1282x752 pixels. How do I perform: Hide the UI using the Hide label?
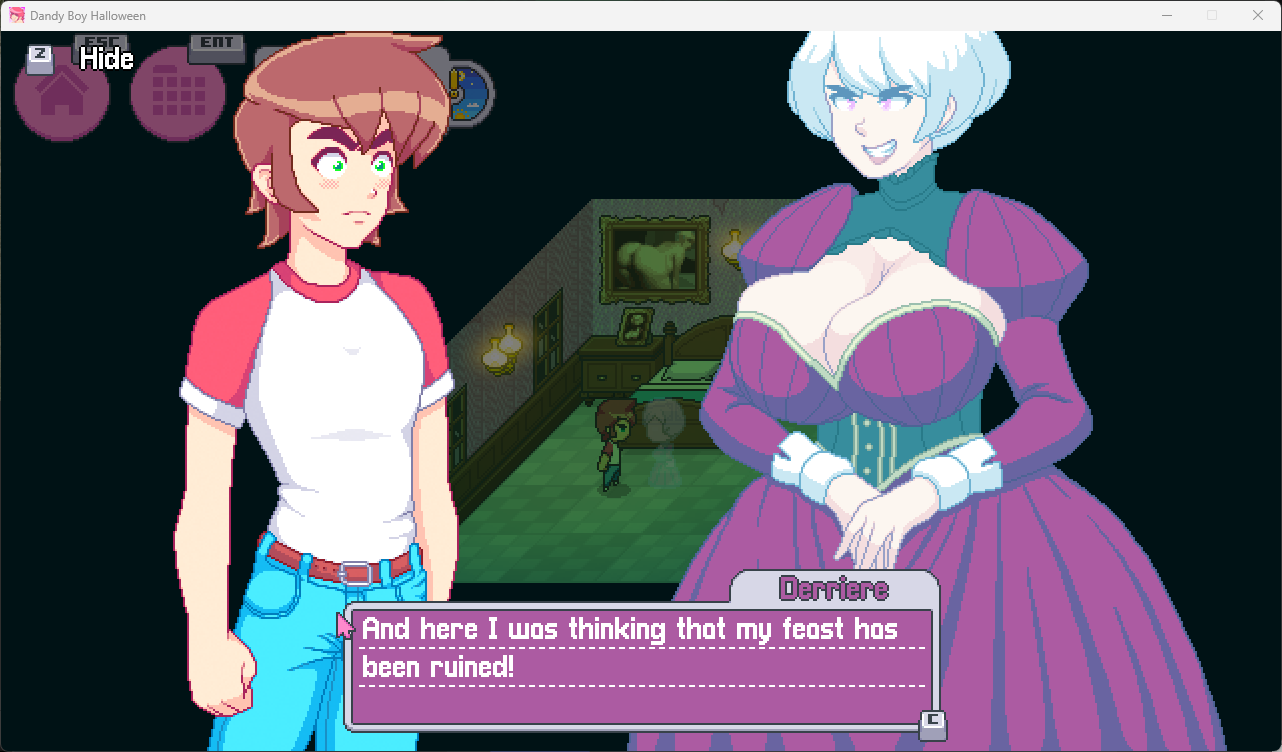[x=105, y=60]
